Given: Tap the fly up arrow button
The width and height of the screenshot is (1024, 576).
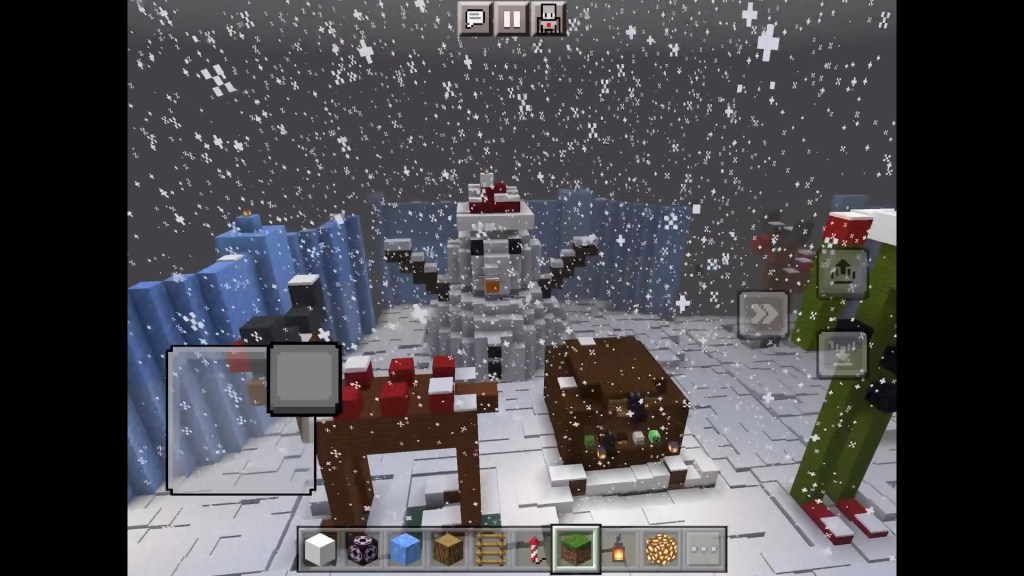Looking at the screenshot, I should click(x=841, y=272).
